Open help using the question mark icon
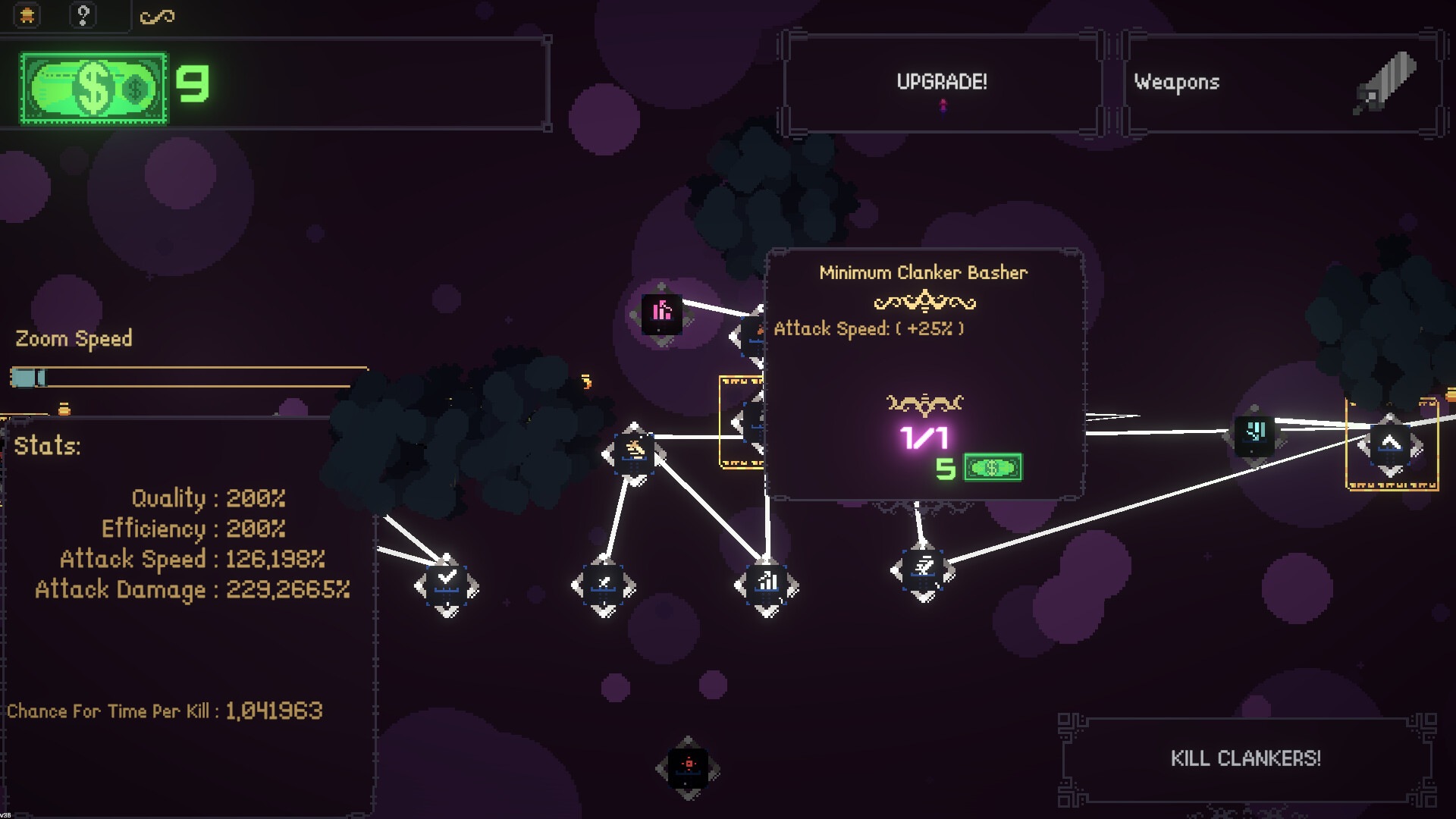Viewport: 1456px width, 819px height. pos(83,14)
